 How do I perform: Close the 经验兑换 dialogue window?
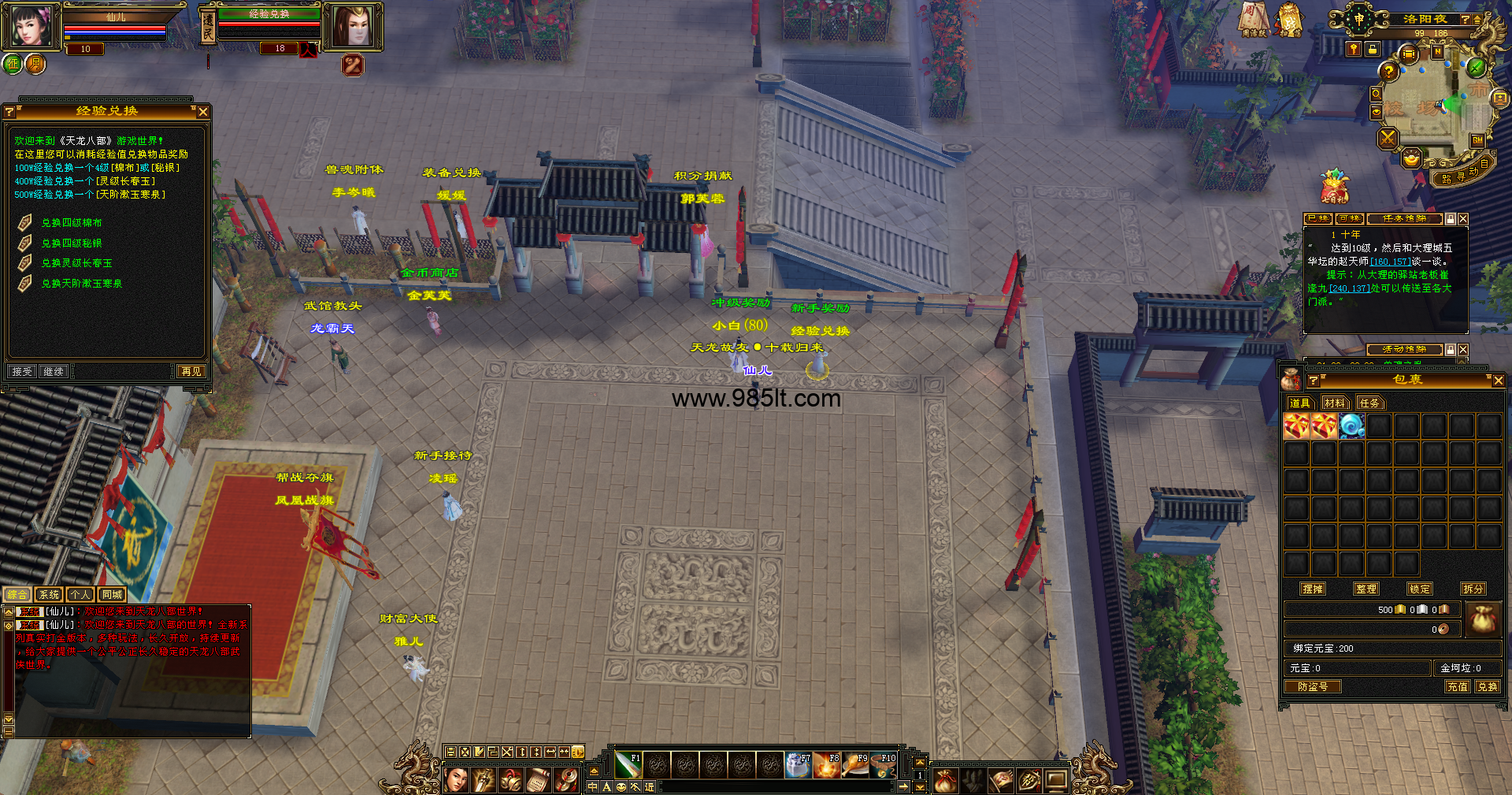click(203, 112)
